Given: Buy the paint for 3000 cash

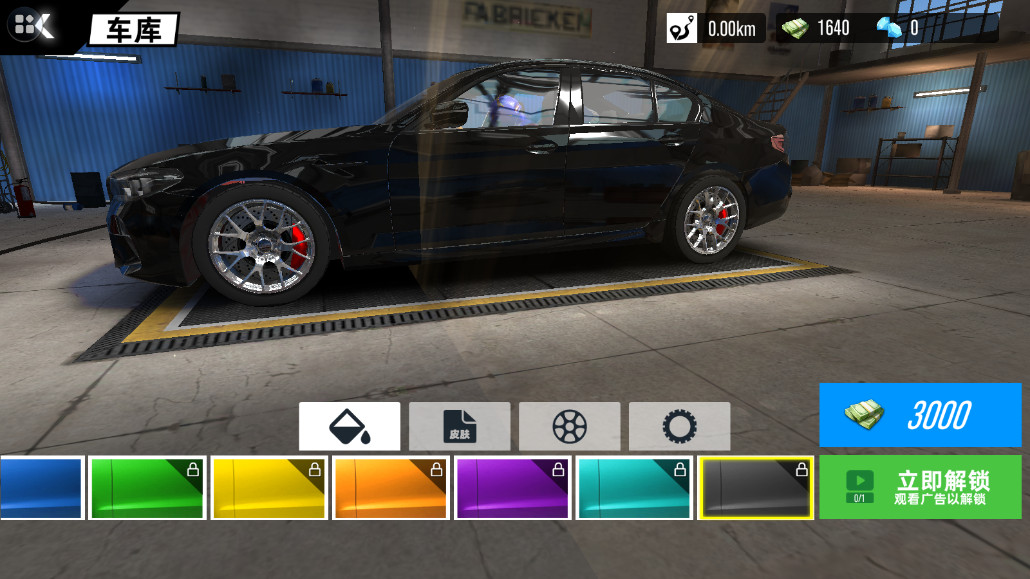Looking at the screenshot, I should pos(920,415).
